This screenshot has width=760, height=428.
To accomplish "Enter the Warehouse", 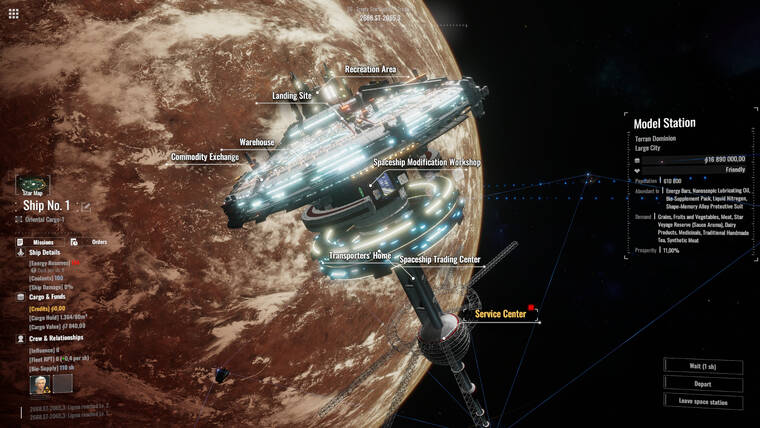I will 256,143.
